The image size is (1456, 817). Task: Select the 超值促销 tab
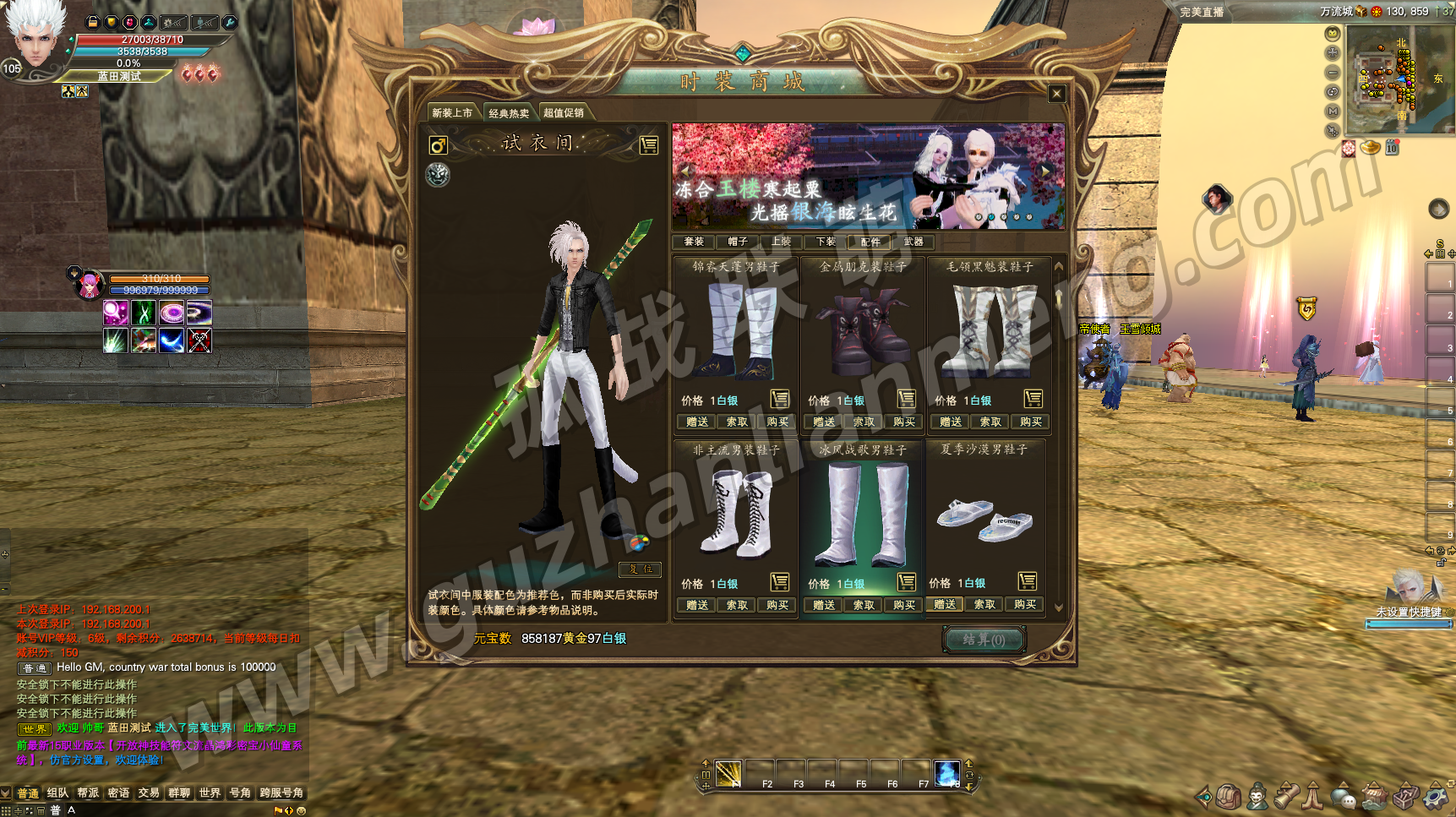pyautogui.click(x=564, y=113)
